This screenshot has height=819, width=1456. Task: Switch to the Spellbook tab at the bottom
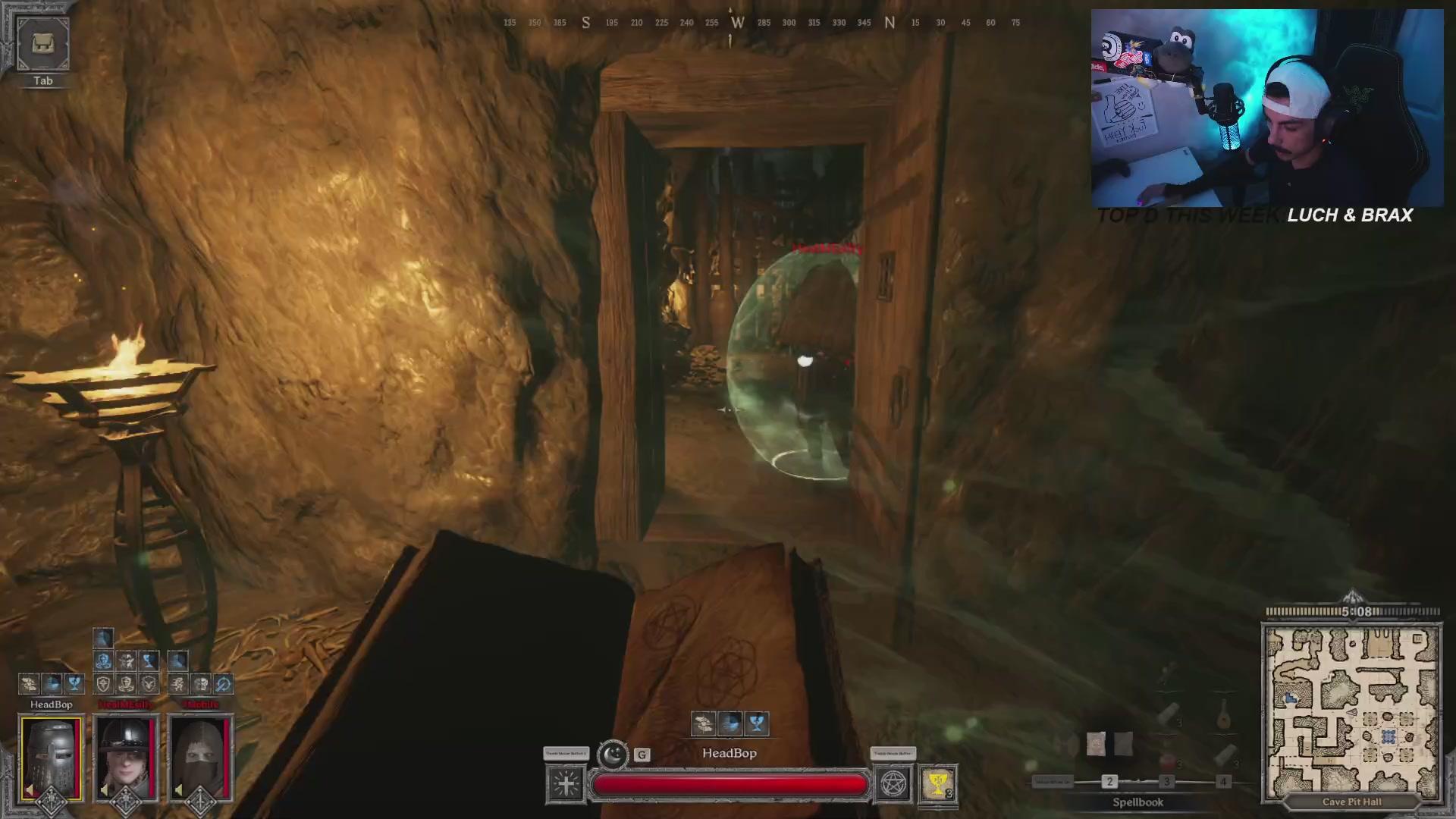(1138, 802)
